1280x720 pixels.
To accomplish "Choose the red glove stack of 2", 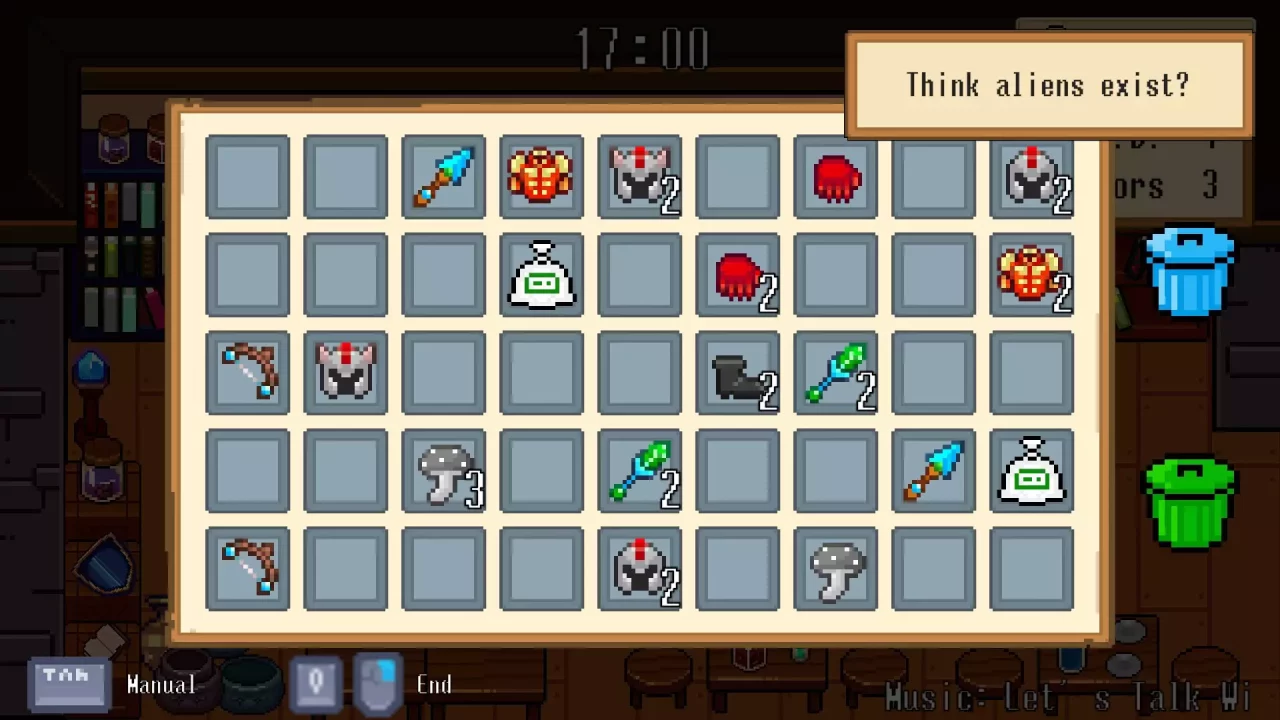I will (x=737, y=275).
